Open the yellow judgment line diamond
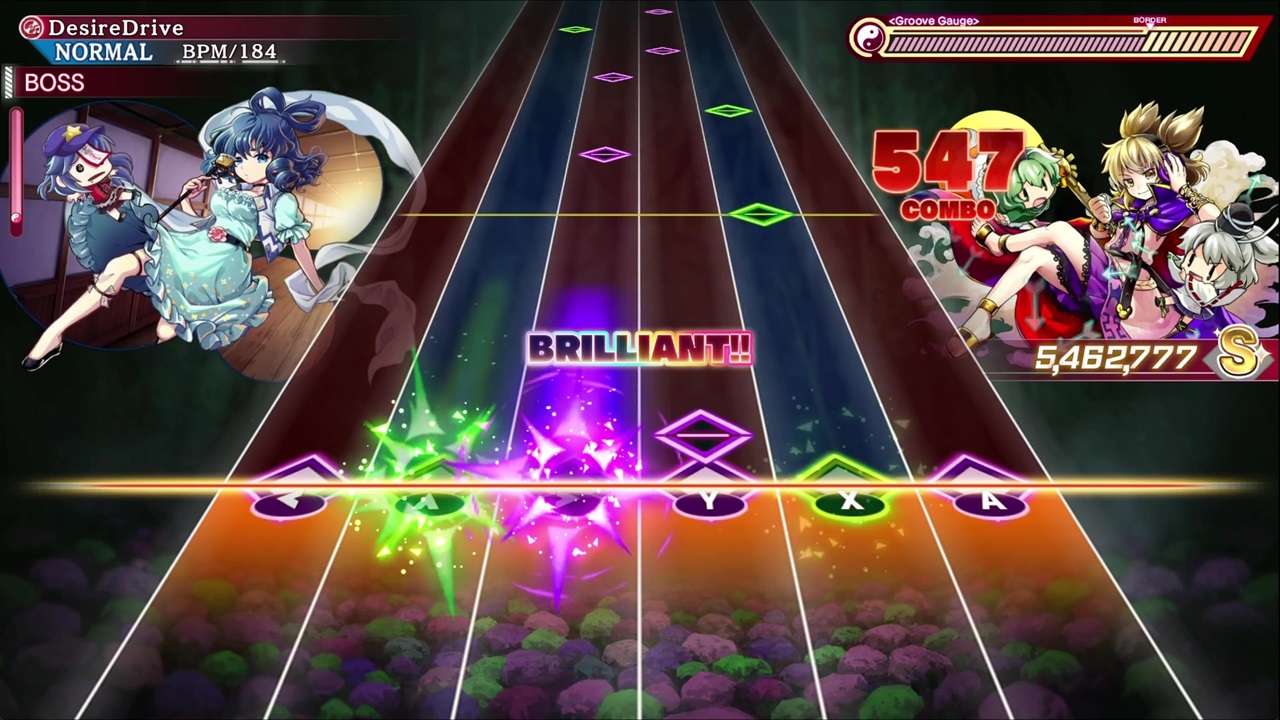 [x=758, y=214]
